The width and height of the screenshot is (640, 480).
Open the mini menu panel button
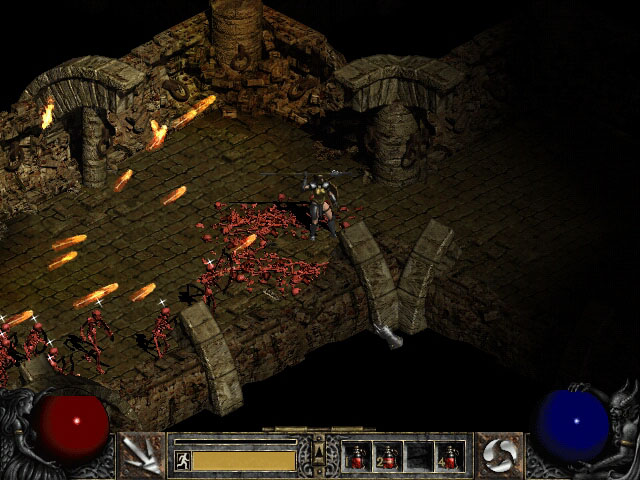click(x=319, y=455)
